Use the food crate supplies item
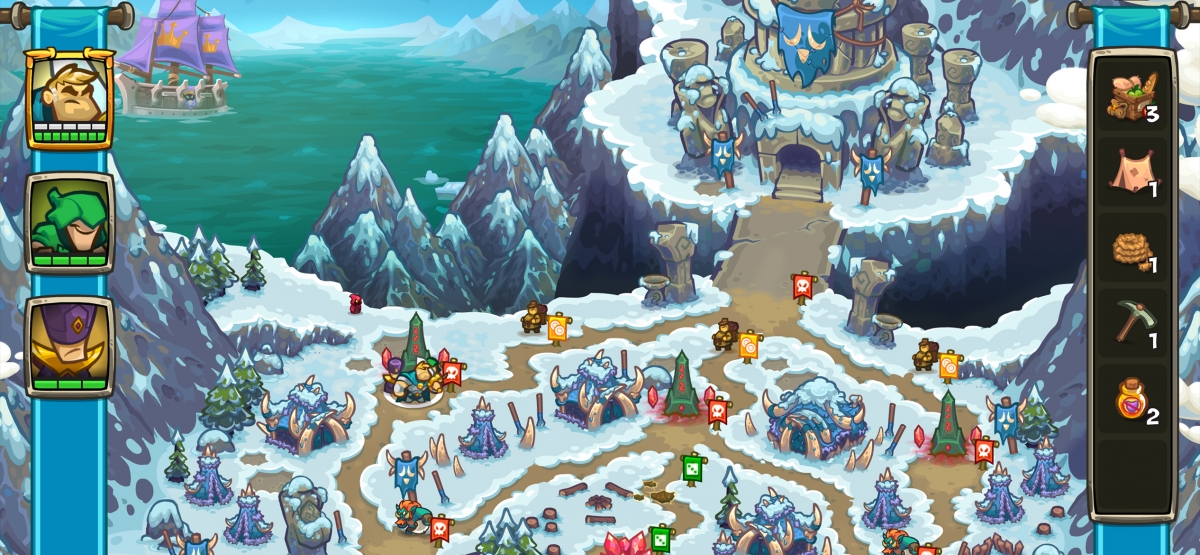The image size is (1200, 555). point(1132,98)
